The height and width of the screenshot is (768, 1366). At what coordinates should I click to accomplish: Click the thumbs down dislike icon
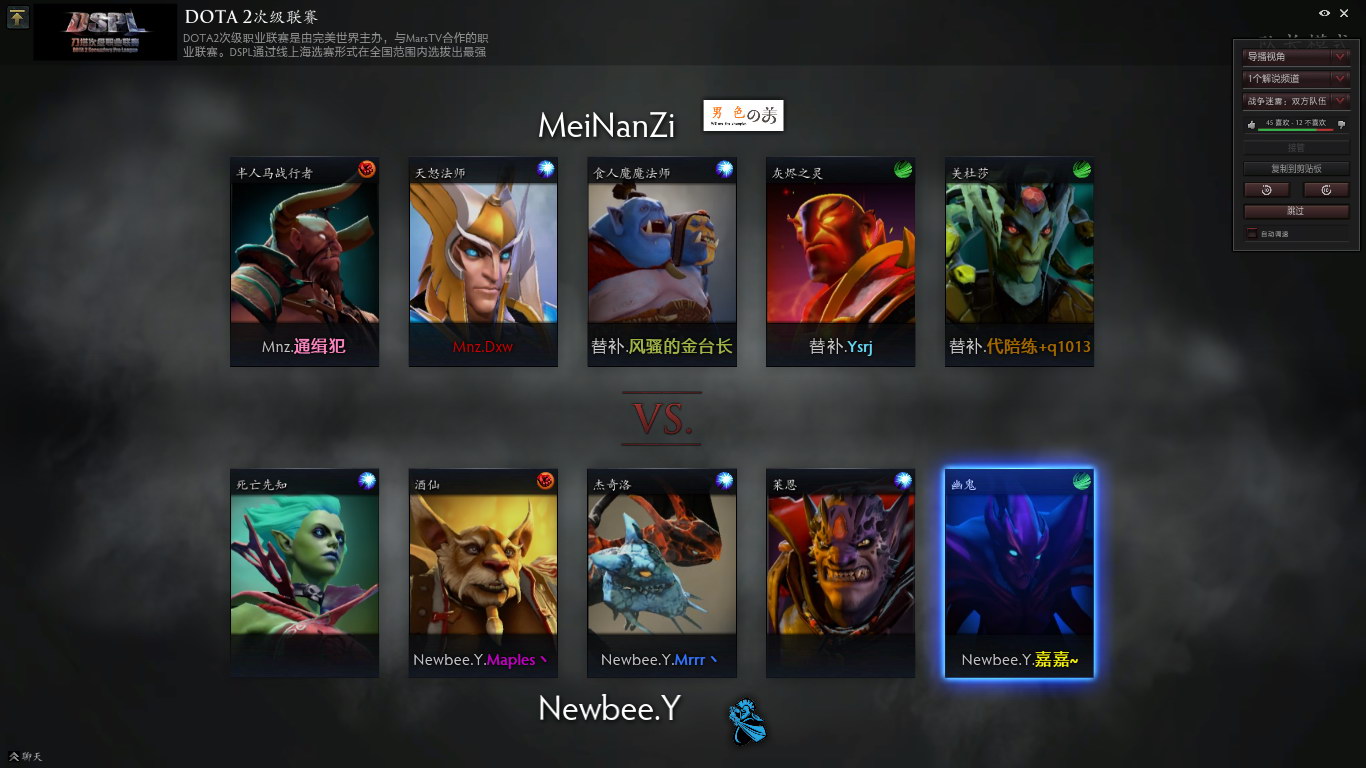pos(1341,125)
